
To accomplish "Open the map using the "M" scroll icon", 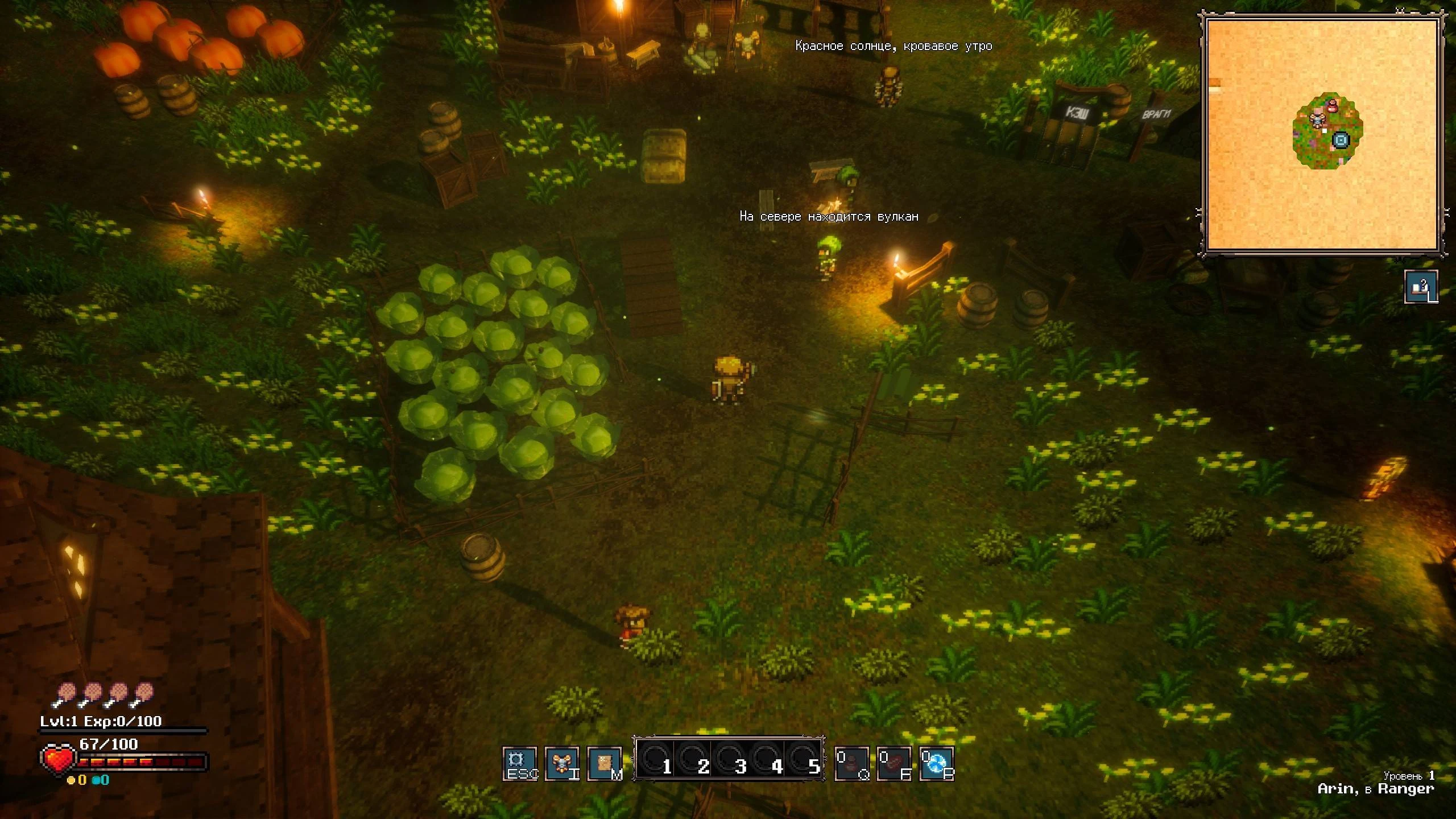I will 604,765.
